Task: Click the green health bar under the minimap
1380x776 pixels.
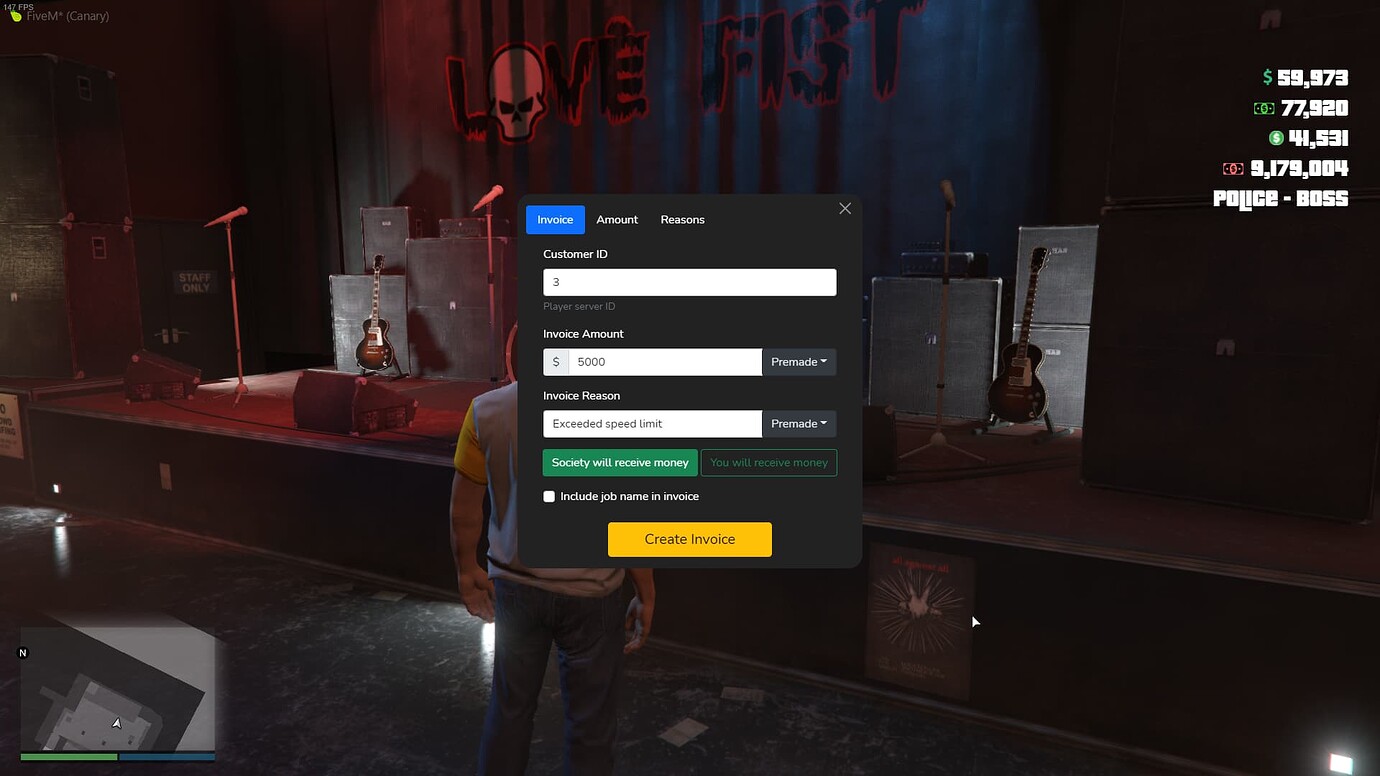Action: (68, 759)
